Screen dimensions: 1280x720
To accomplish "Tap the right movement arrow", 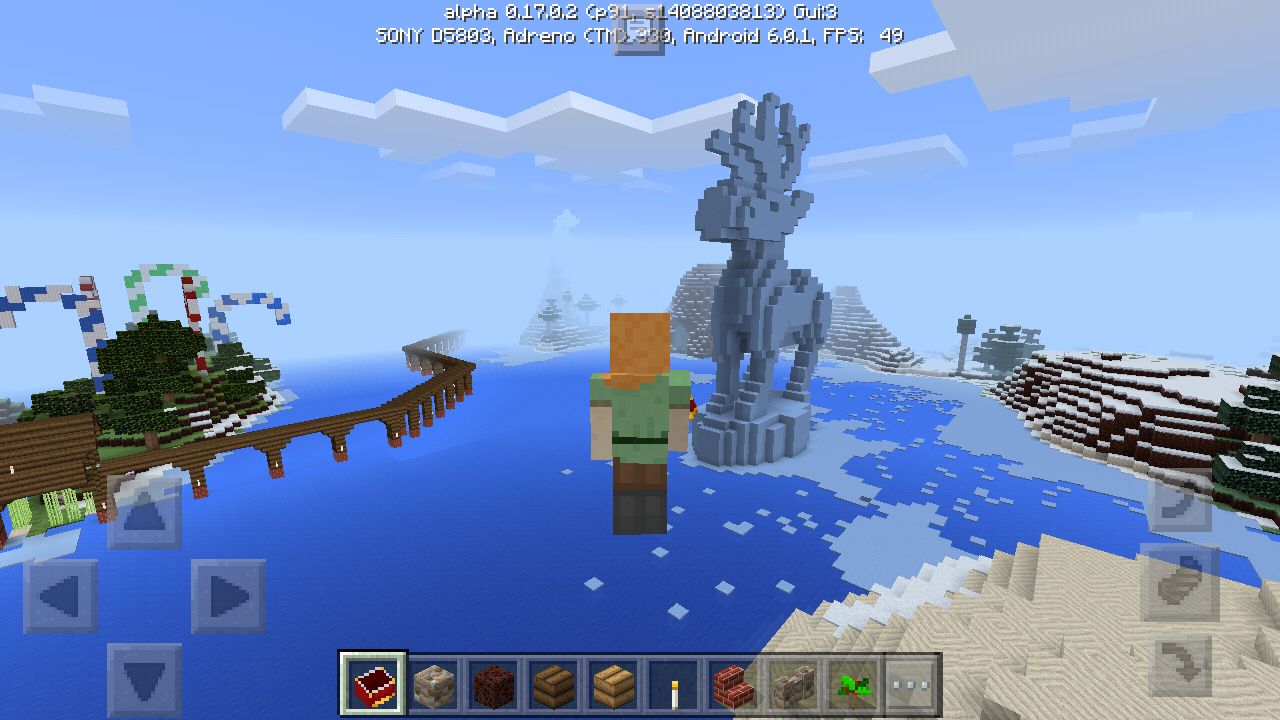I will pos(229,597).
